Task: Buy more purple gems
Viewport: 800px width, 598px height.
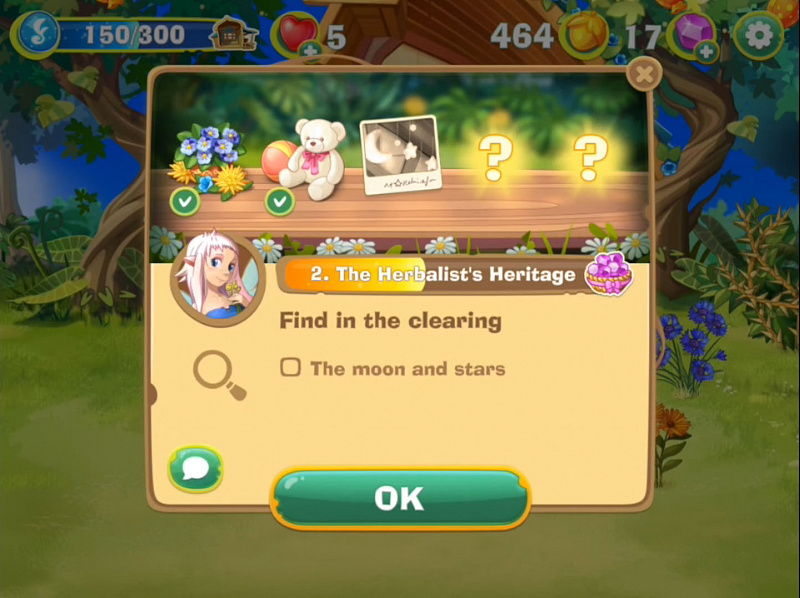Action: click(707, 50)
